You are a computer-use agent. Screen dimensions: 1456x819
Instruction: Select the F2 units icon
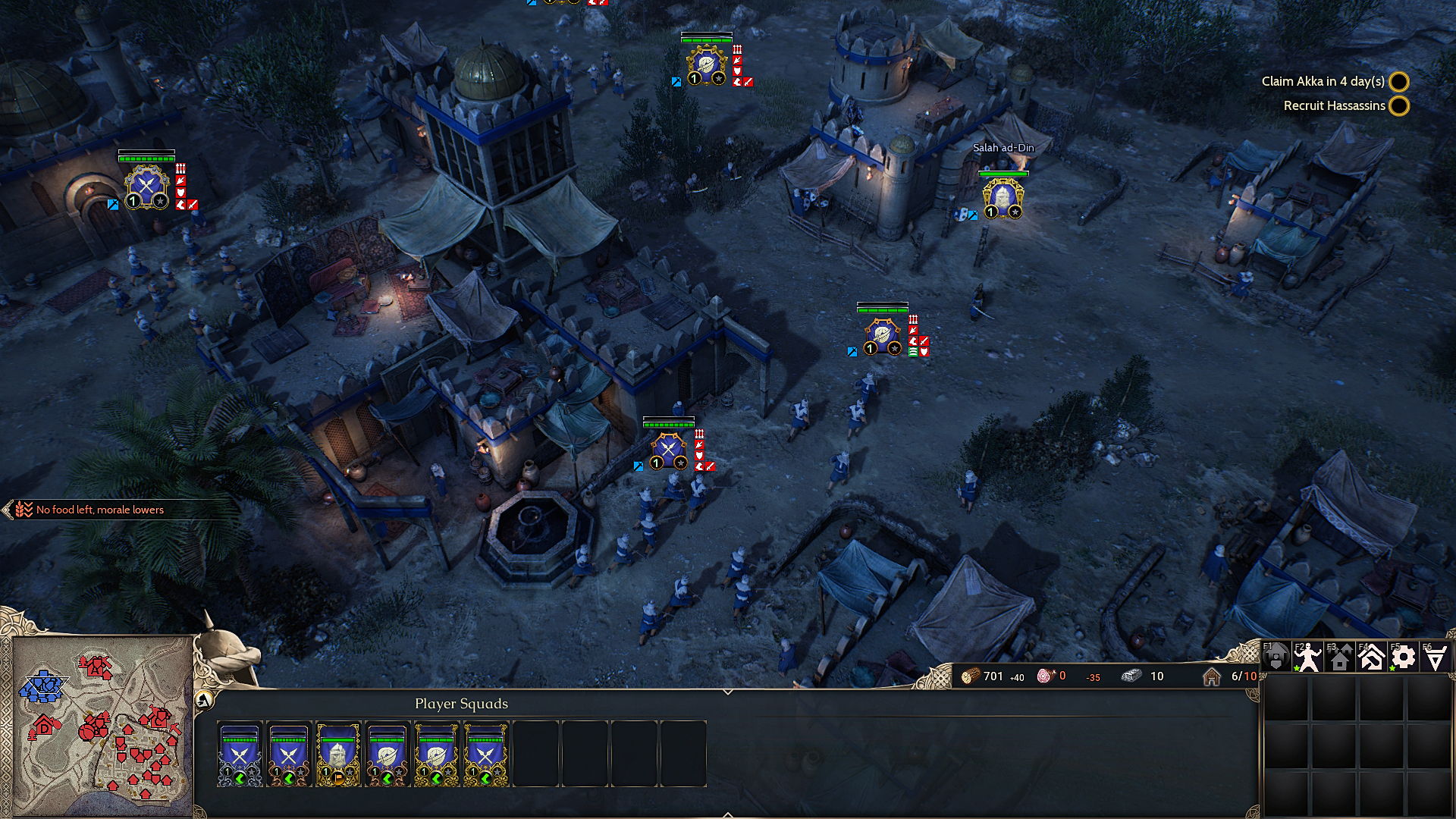tap(1307, 657)
